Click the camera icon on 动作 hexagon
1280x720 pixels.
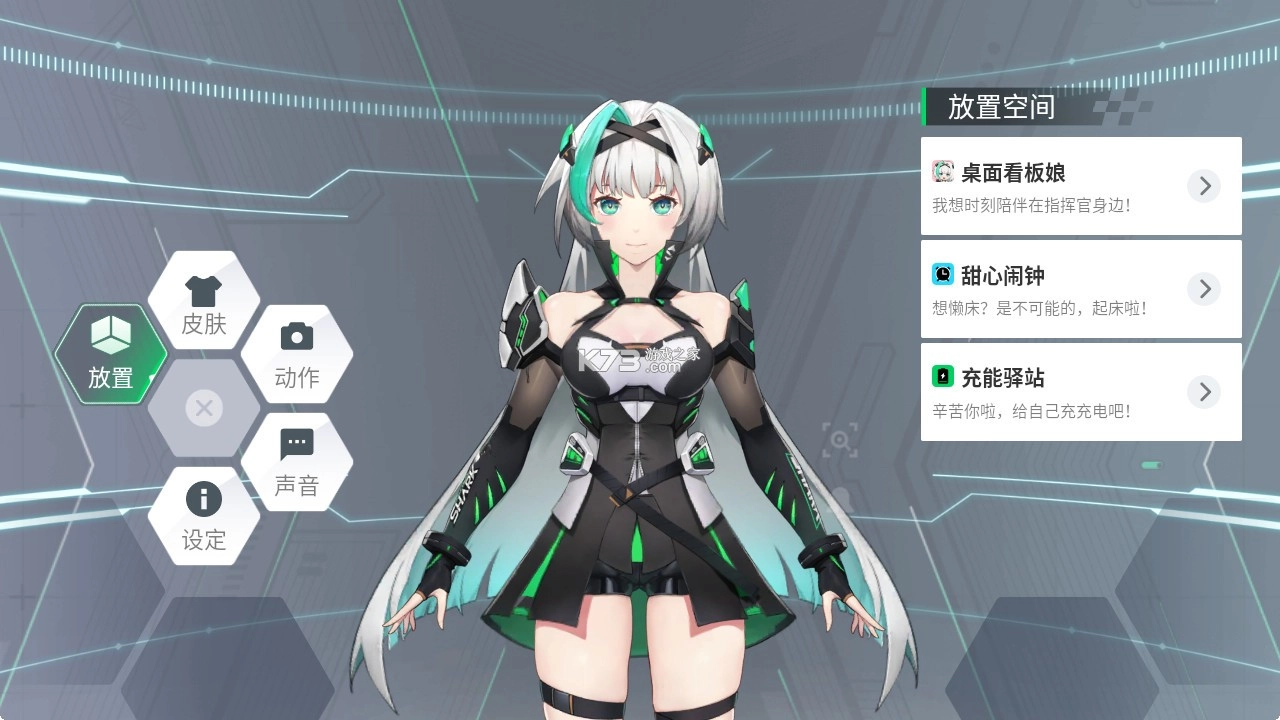coord(297,339)
